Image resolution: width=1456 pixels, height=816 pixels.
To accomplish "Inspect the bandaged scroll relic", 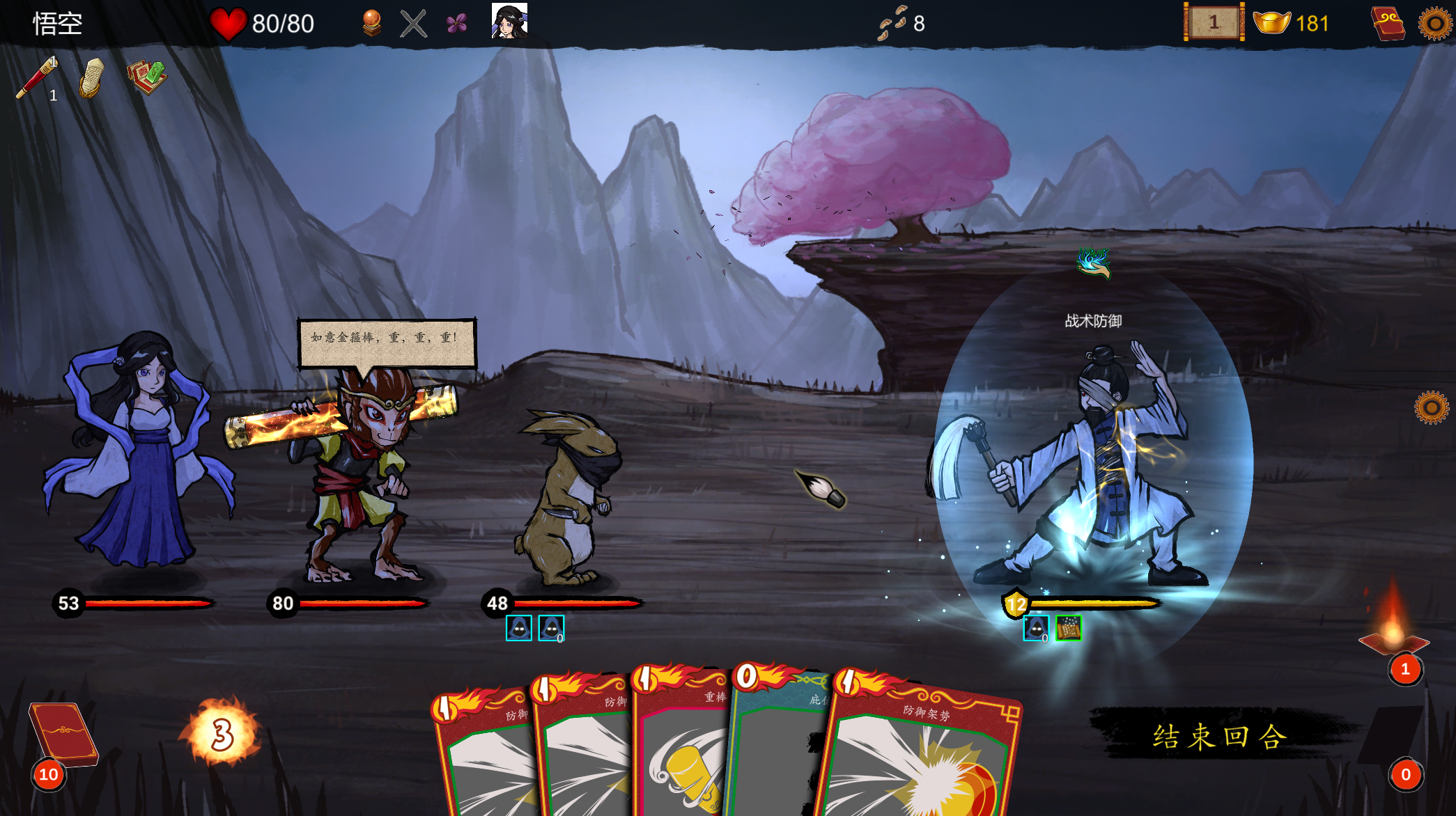I will point(91,78).
